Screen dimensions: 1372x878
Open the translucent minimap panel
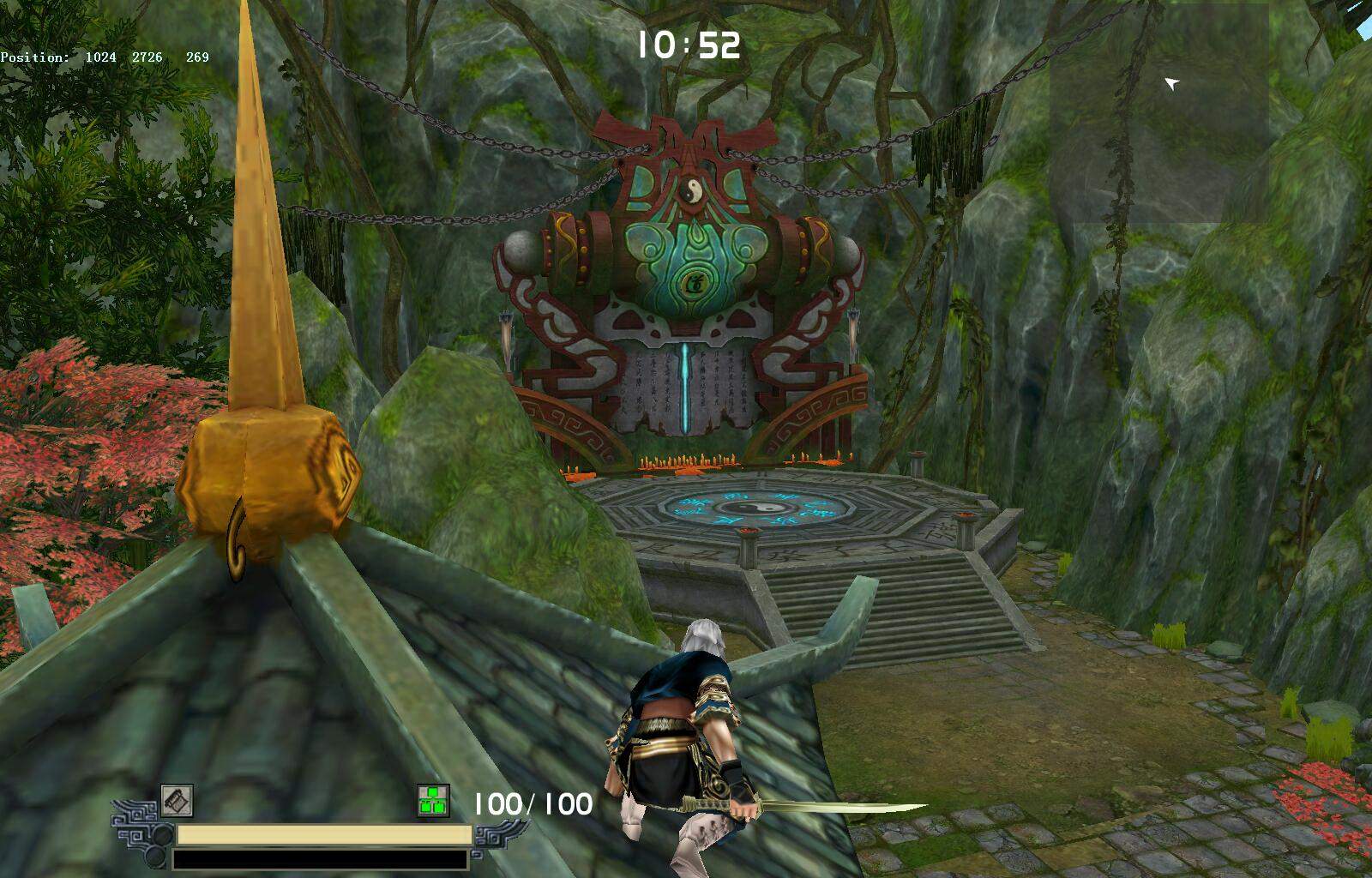click(1158, 113)
